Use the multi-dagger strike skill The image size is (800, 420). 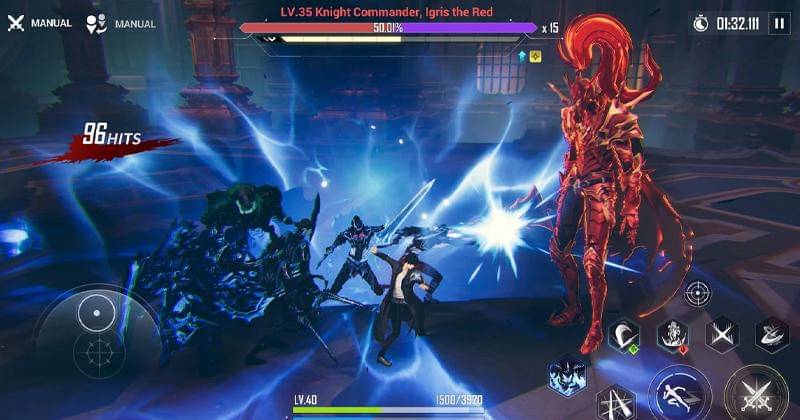[617, 404]
